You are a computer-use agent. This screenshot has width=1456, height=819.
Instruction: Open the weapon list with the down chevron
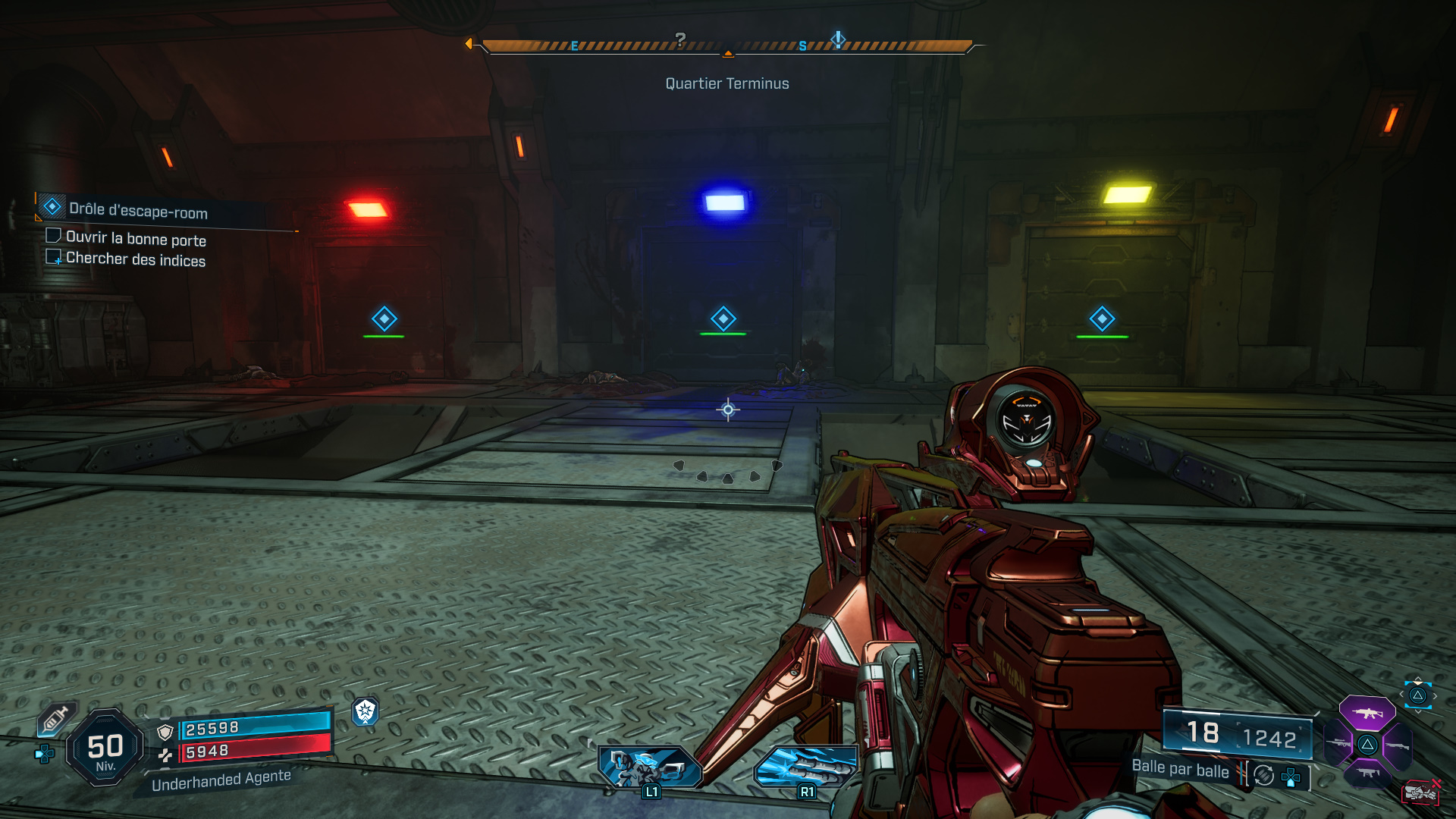(x=1417, y=711)
